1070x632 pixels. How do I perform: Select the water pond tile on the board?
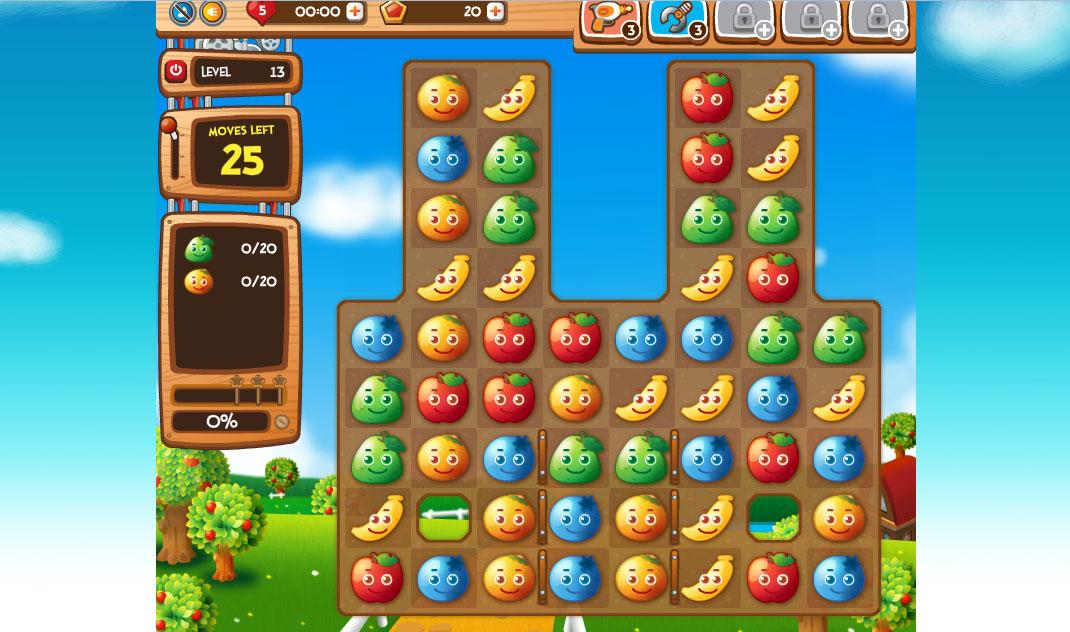click(x=773, y=518)
